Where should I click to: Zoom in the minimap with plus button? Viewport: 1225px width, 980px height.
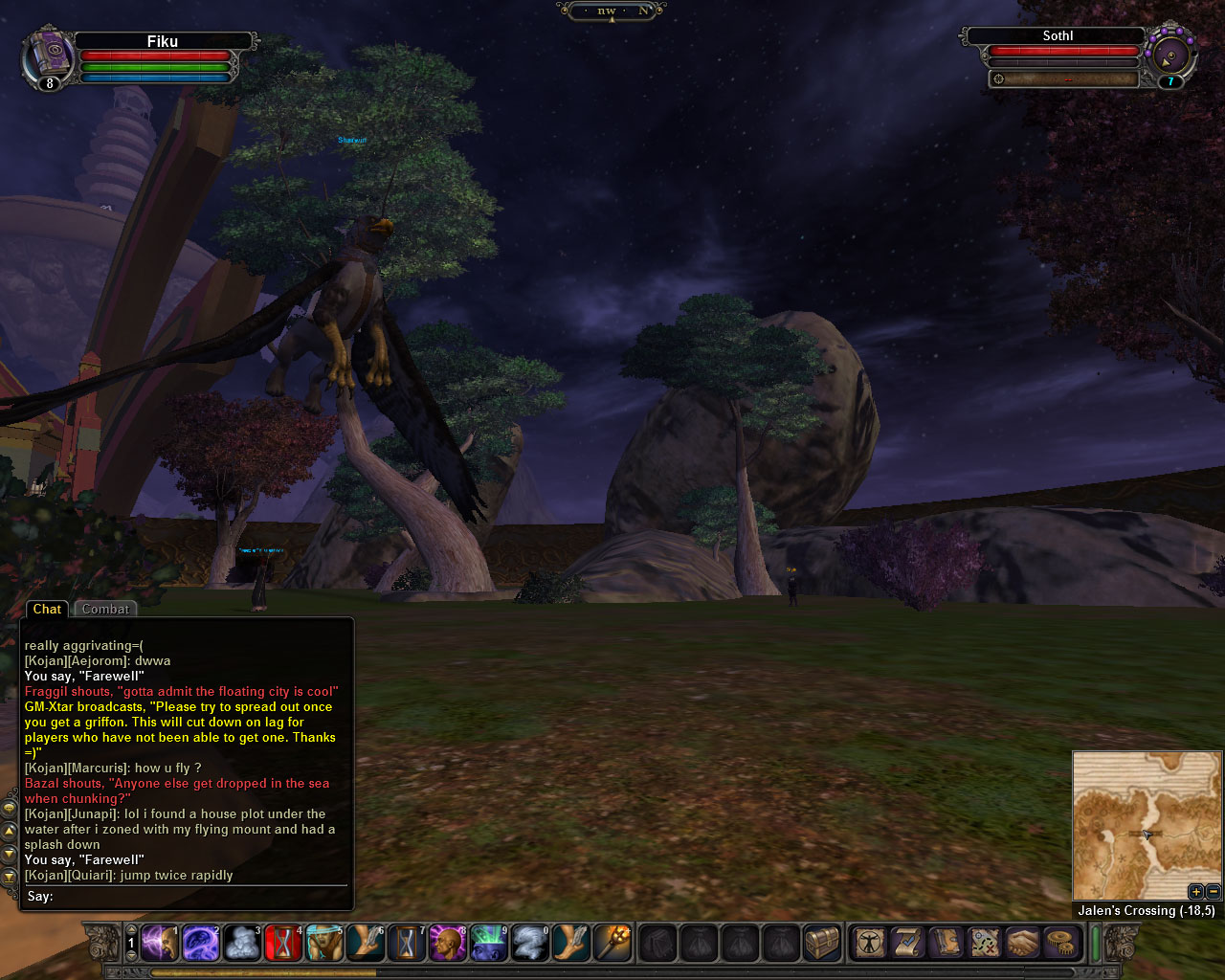point(1195,892)
